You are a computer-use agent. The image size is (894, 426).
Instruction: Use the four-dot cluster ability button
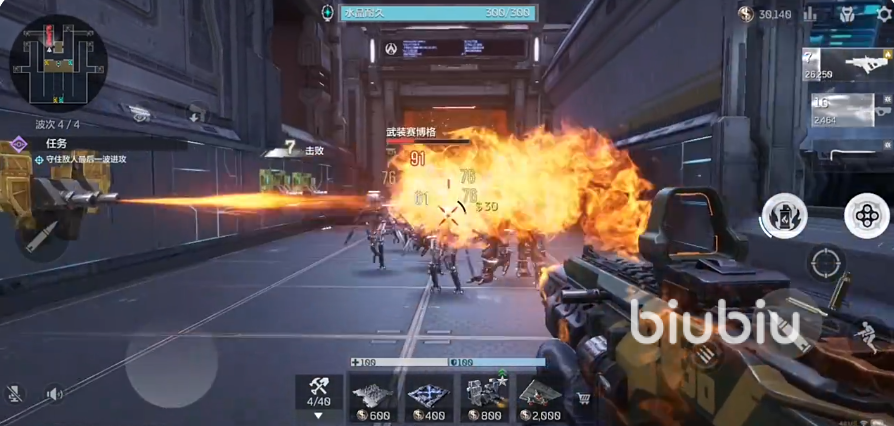(866, 215)
